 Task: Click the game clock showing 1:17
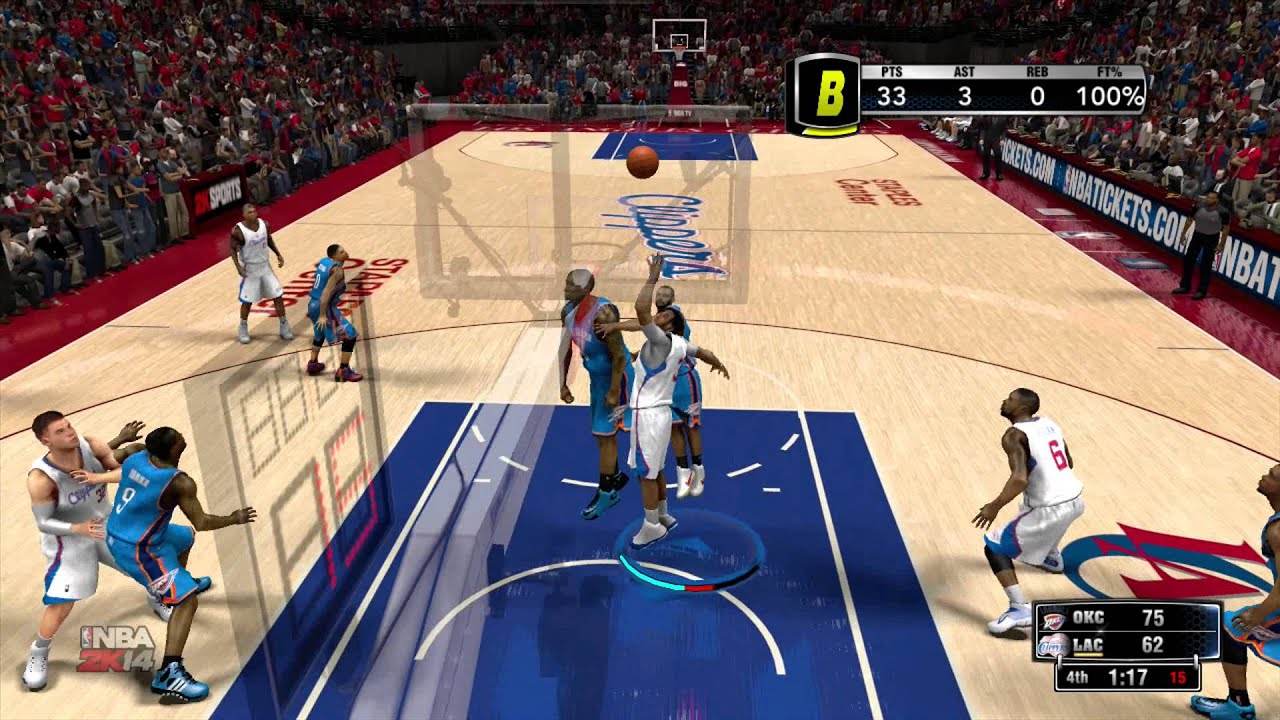tap(1128, 677)
